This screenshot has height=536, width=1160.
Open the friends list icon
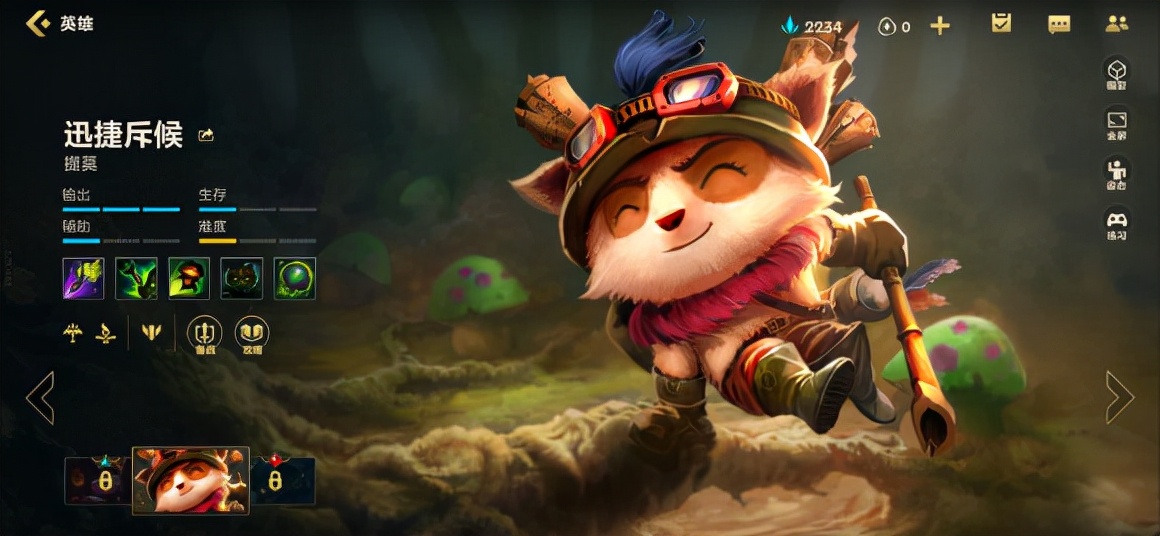coord(1117,25)
